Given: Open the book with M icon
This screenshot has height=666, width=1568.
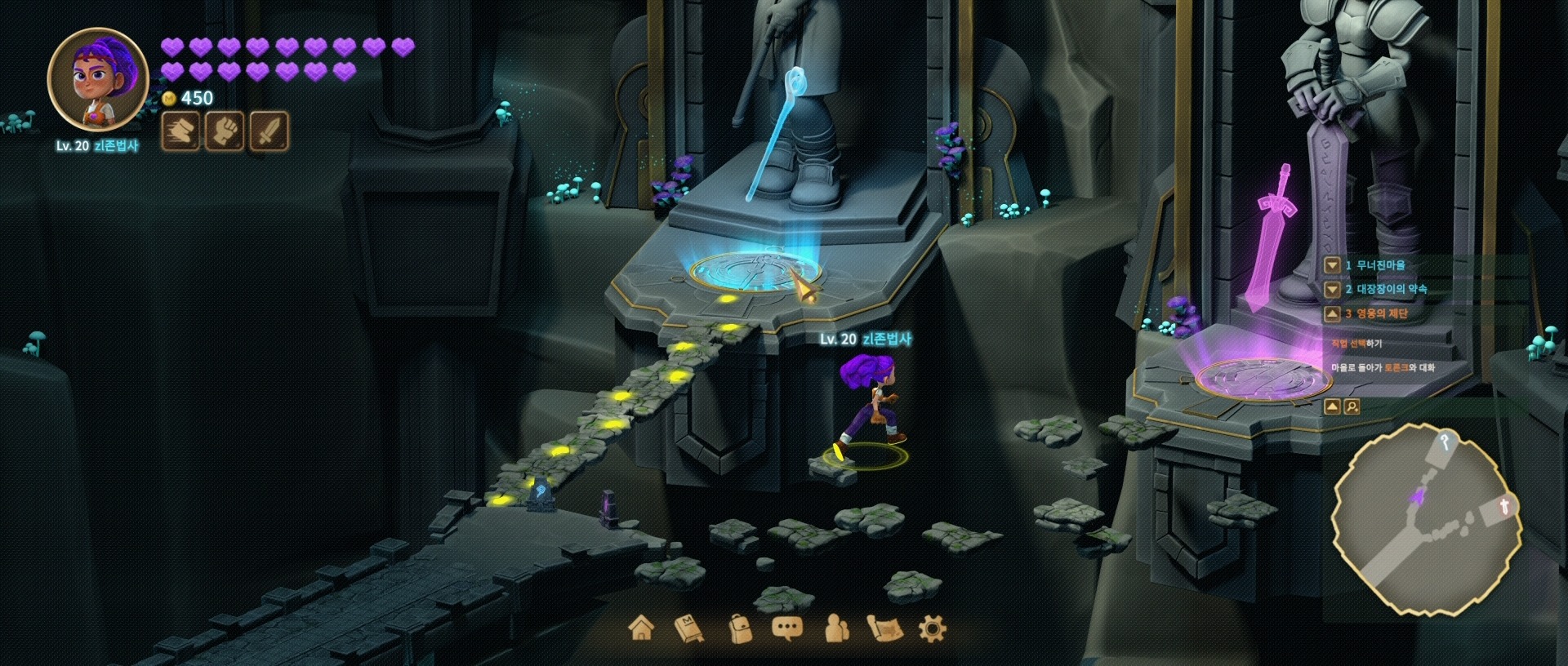Looking at the screenshot, I should click(x=689, y=628).
